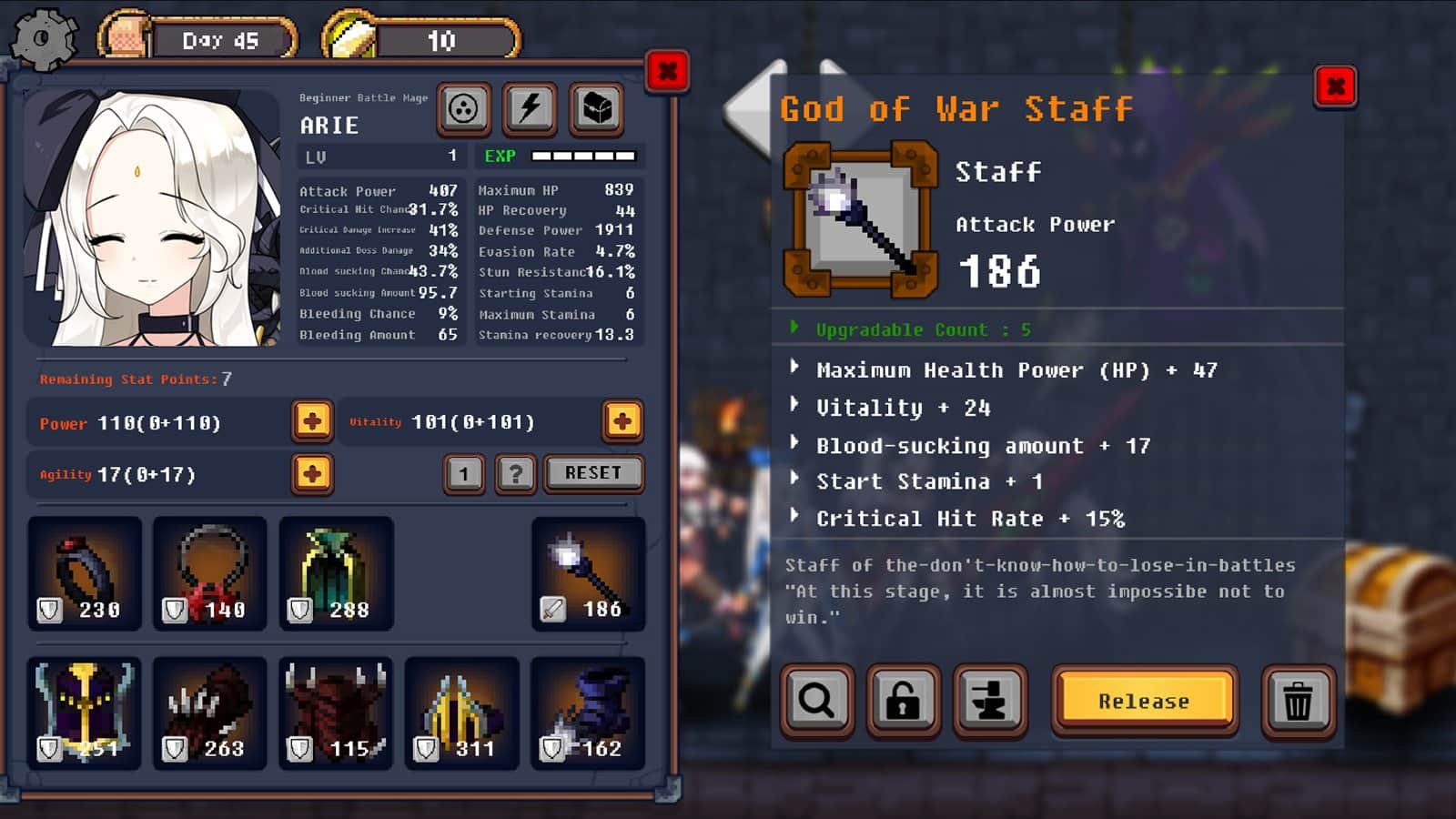Close the character stats panel
Viewport: 1456px width, 819px height.
[667, 71]
